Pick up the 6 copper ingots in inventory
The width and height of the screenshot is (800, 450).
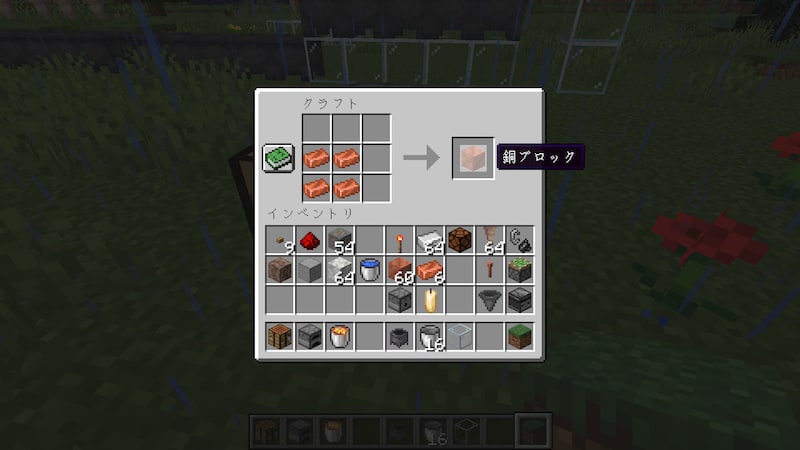tap(430, 270)
